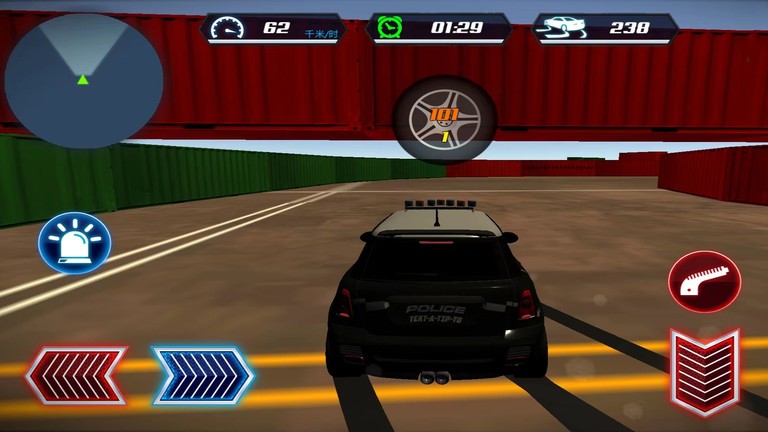Activate the red handbrake button
768x432 pixels.
[704, 281]
